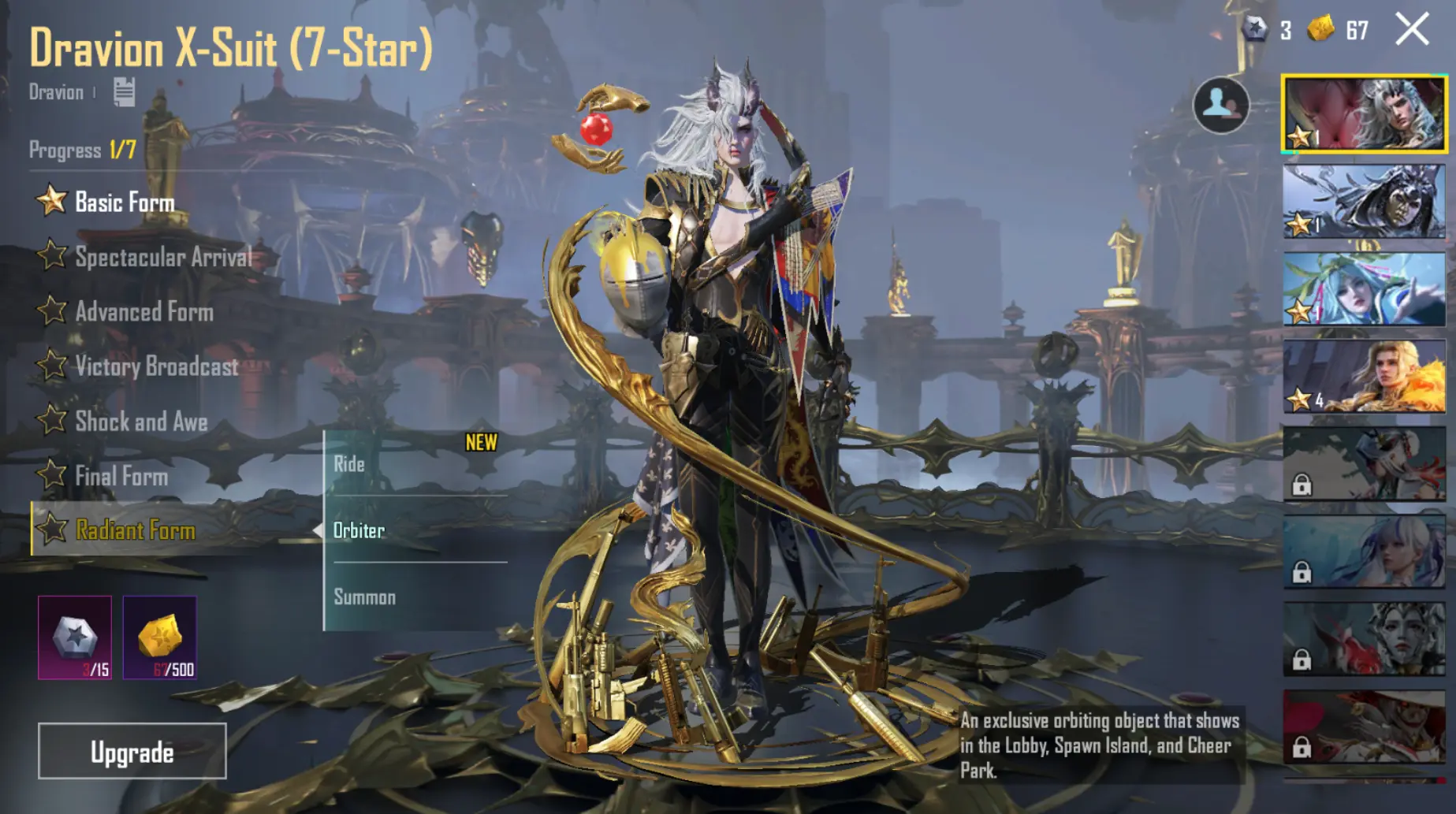Select the Basic Form stage

pyautogui.click(x=124, y=203)
